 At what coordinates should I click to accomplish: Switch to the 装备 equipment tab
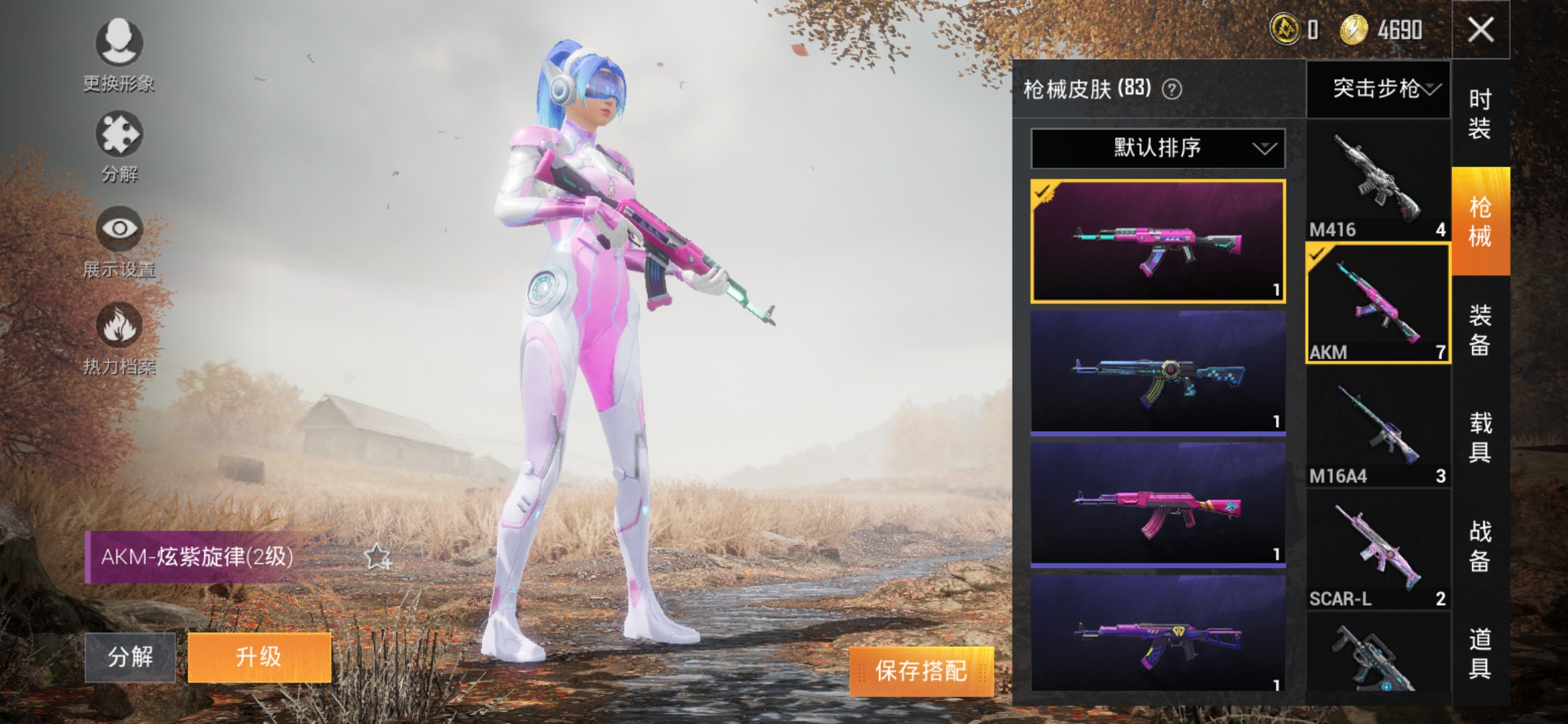(1480, 330)
